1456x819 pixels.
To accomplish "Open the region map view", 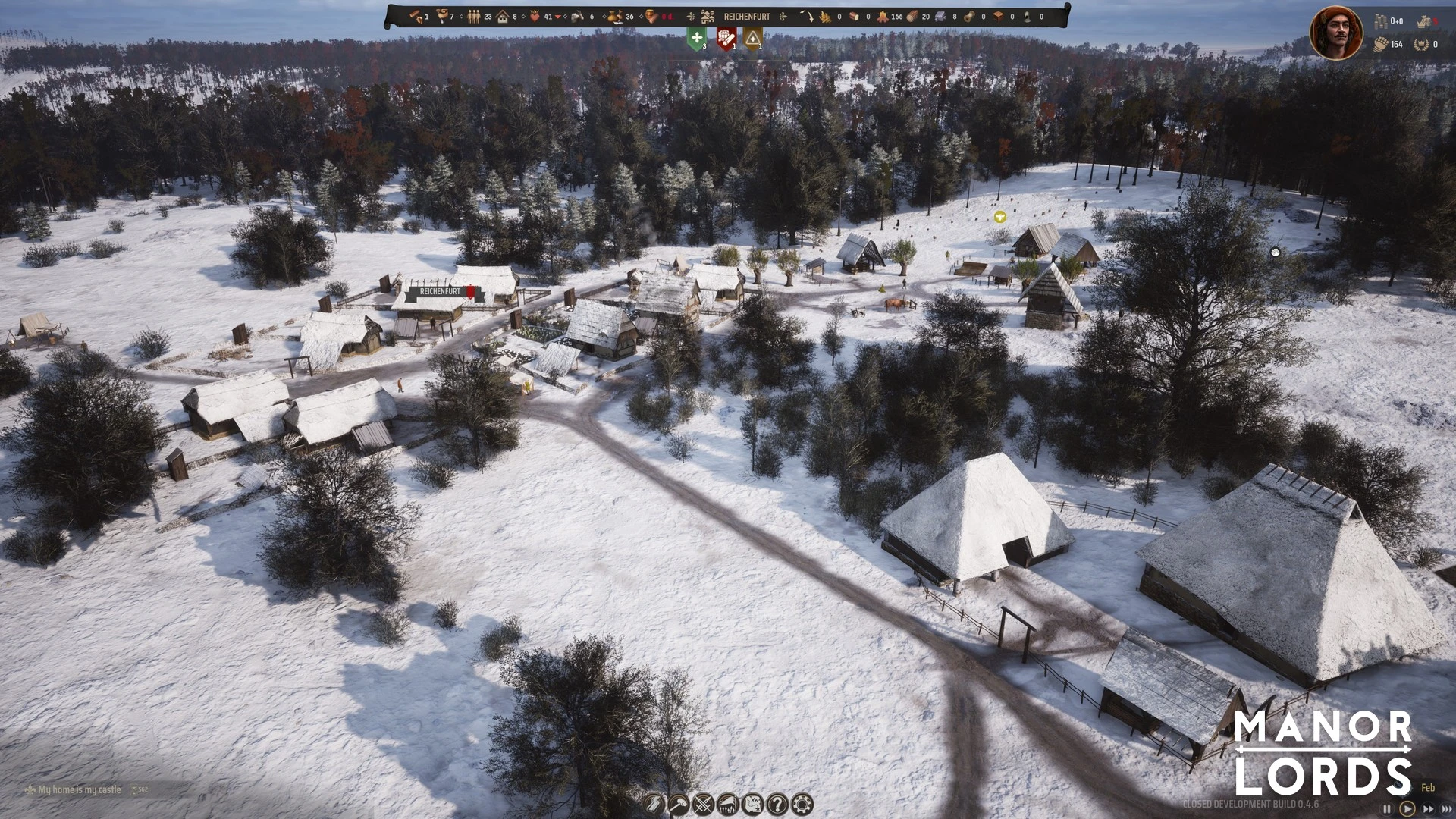I will (x=753, y=804).
